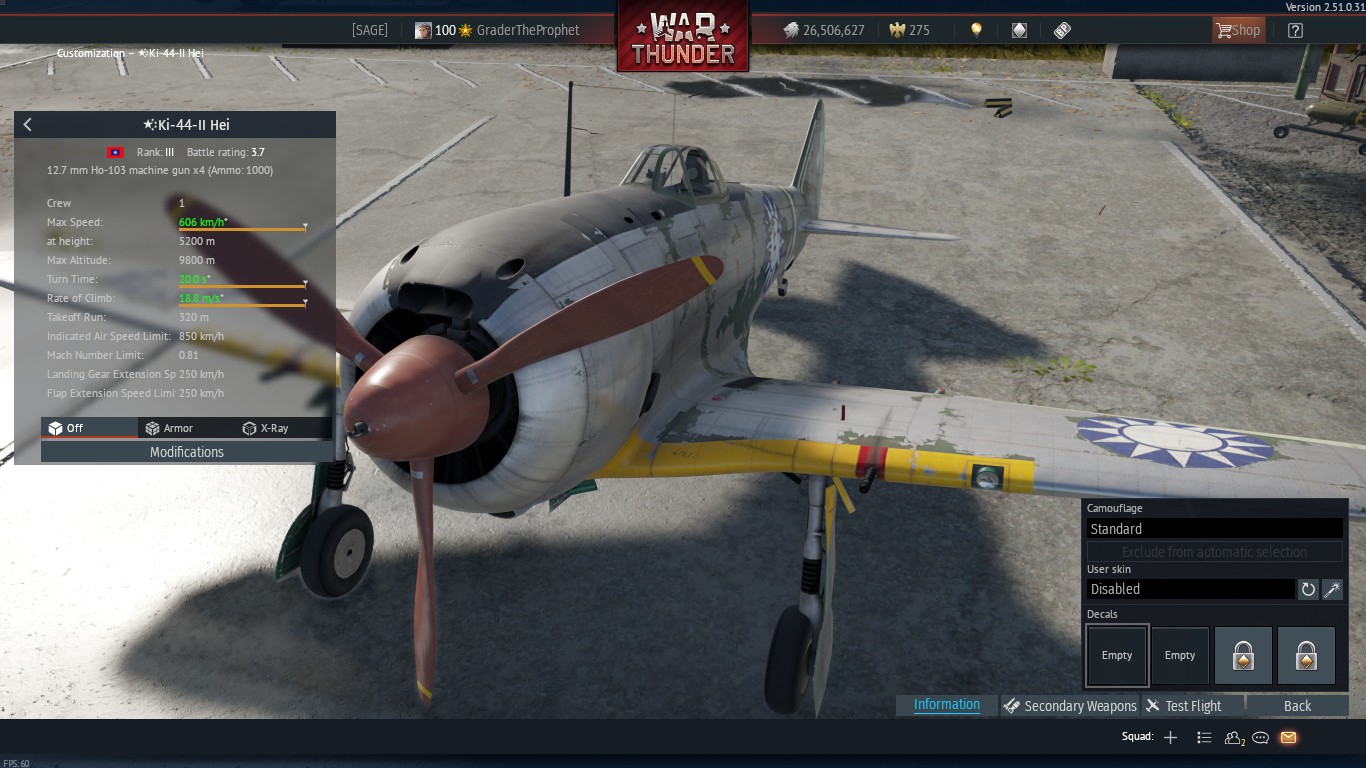Open the mail envelope inbox
The height and width of the screenshot is (768, 1366).
click(x=1288, y=738)
